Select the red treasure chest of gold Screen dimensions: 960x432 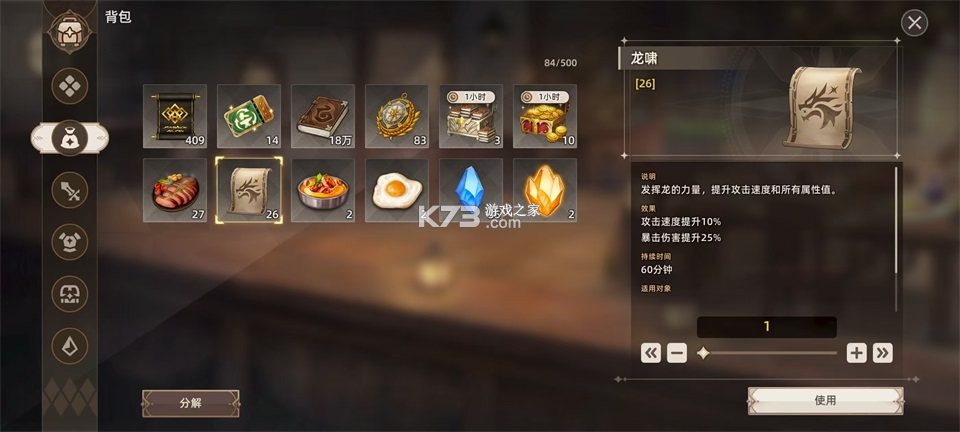coord(545,116)
